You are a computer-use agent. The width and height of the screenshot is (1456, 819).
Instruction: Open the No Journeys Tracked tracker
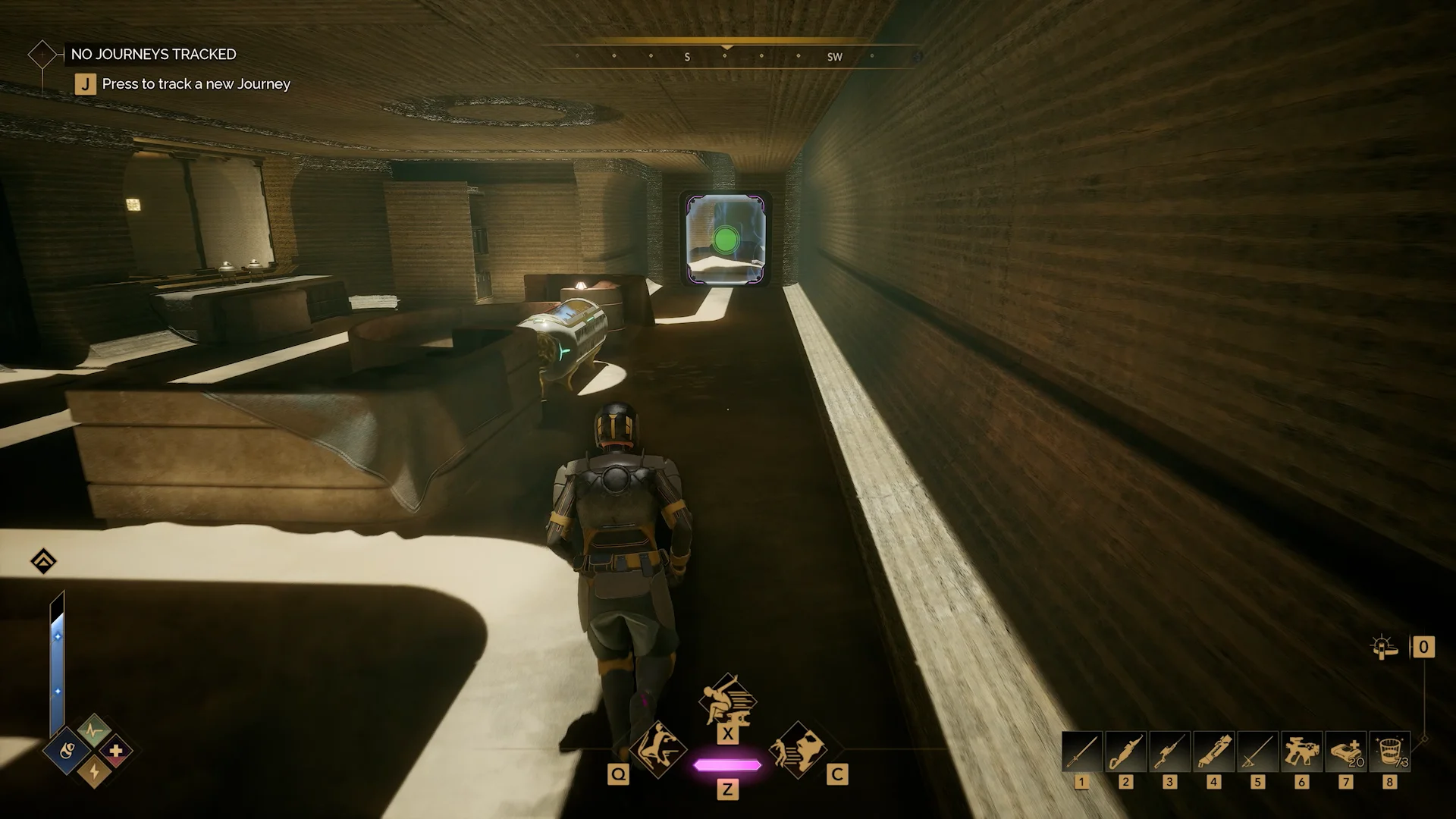[153, 55]
